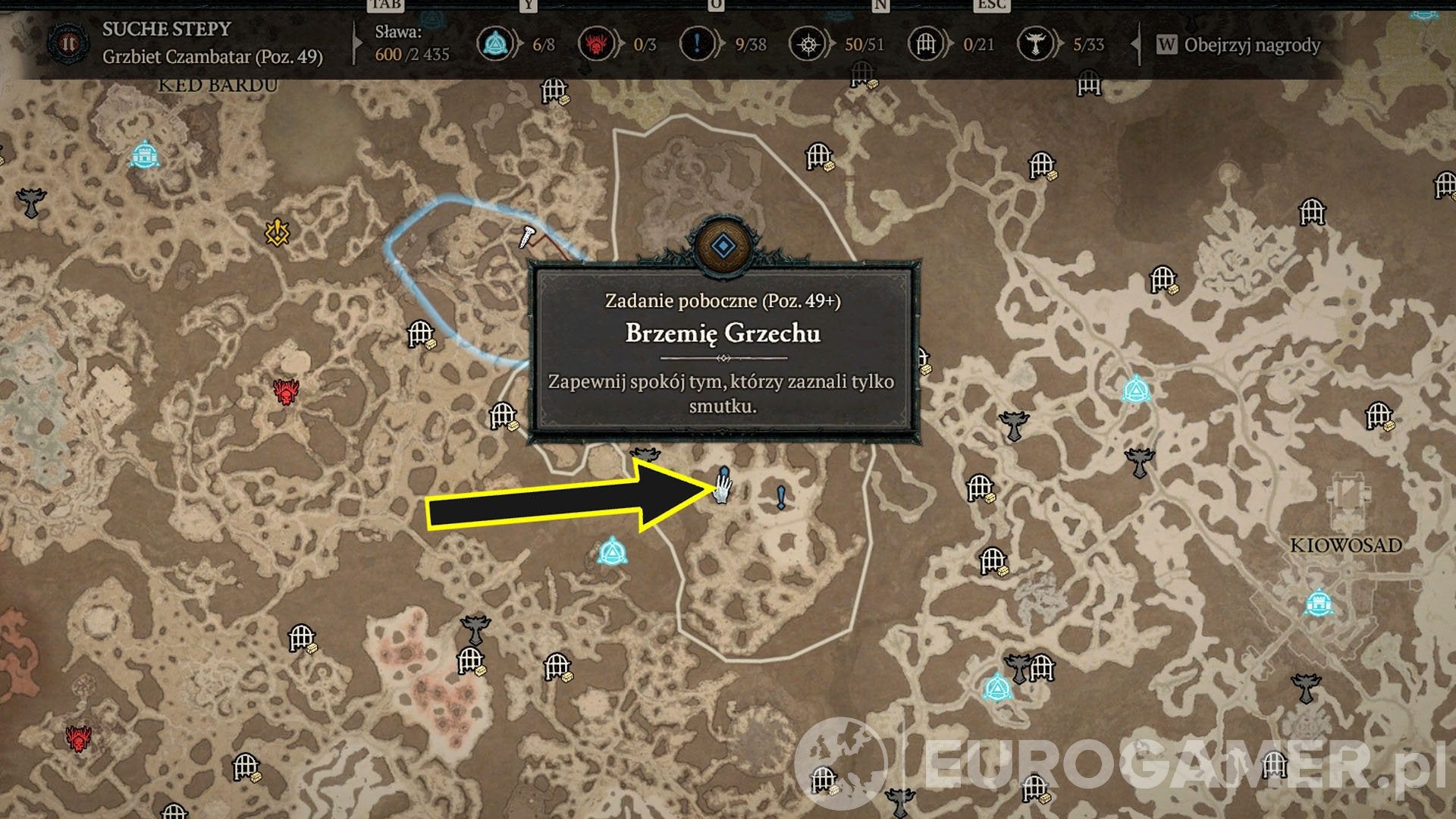Select the red strongholds progress icon in top bar
Viewport: 1456px width, 819px height.
596,45
